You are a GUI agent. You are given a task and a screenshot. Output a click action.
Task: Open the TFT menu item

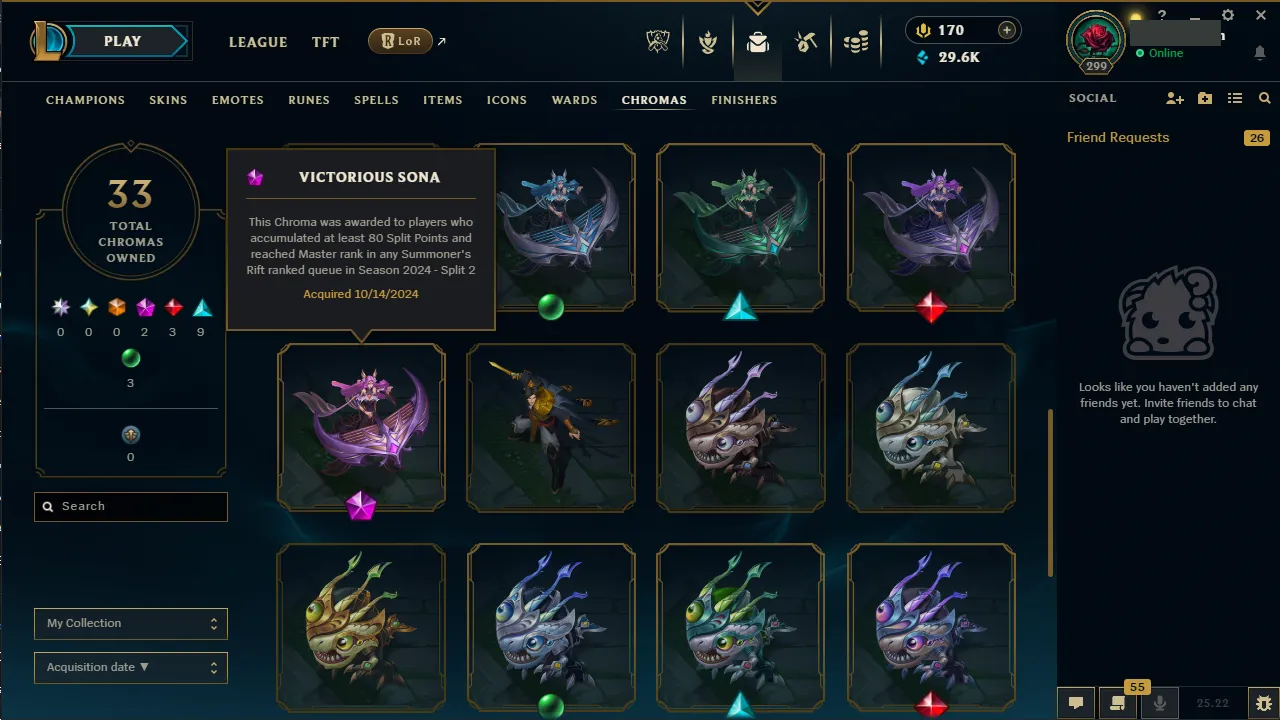point(325,42)
